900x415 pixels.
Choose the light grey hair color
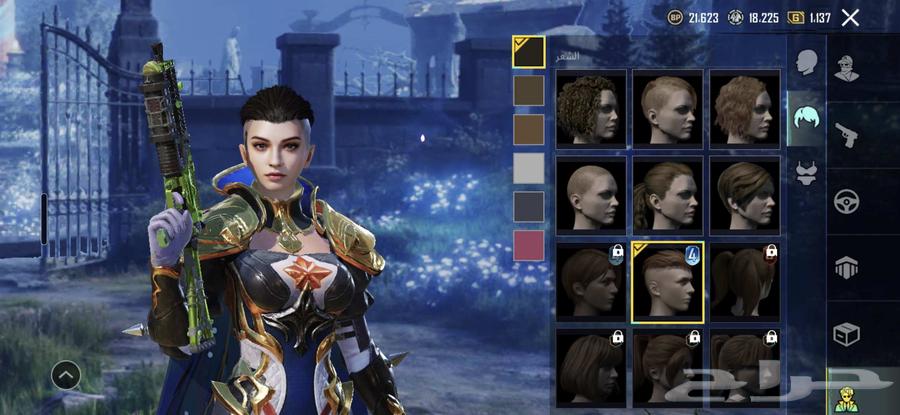point(528,168)
